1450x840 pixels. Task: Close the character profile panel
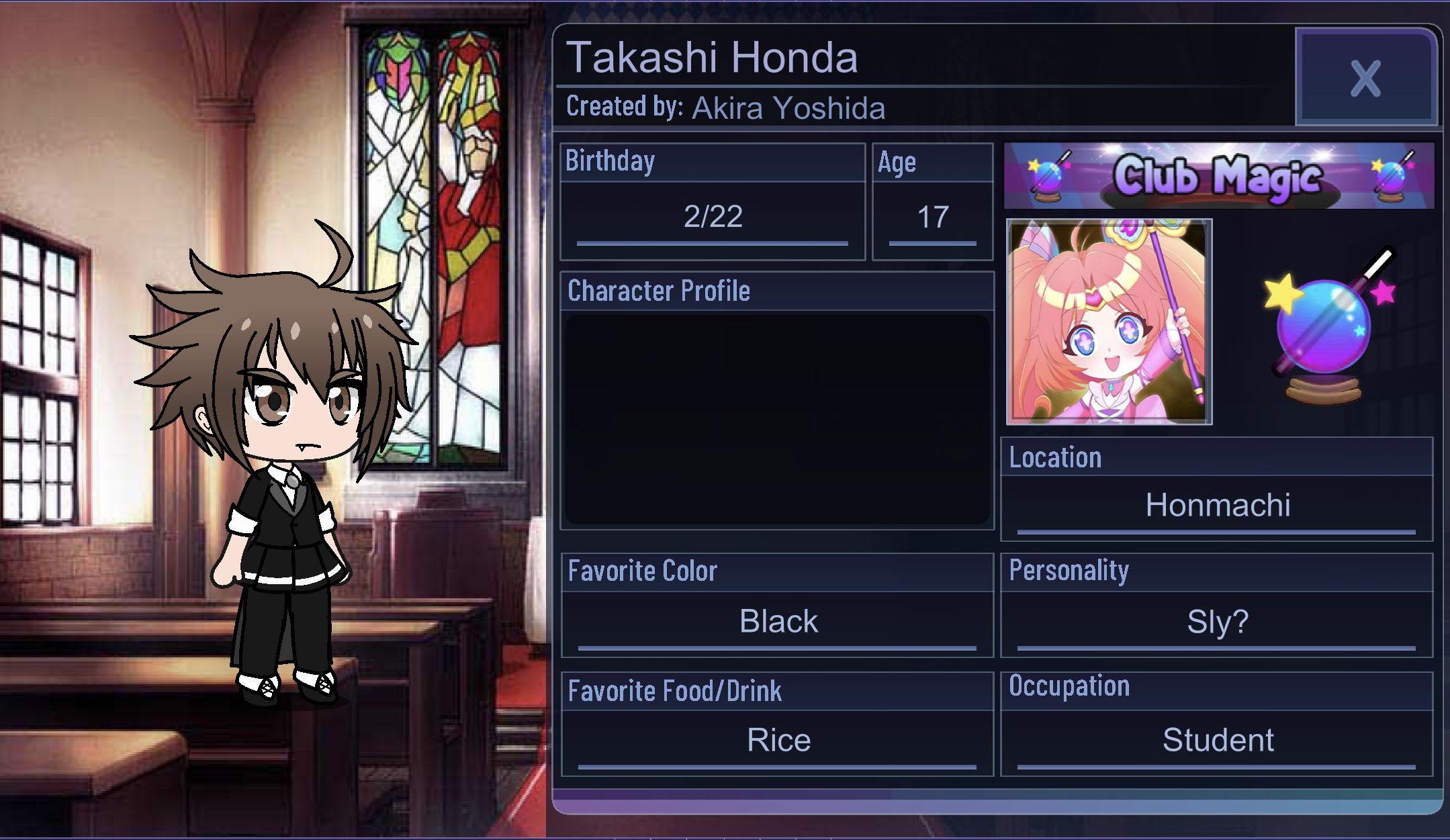click(x=1365, y=78)
